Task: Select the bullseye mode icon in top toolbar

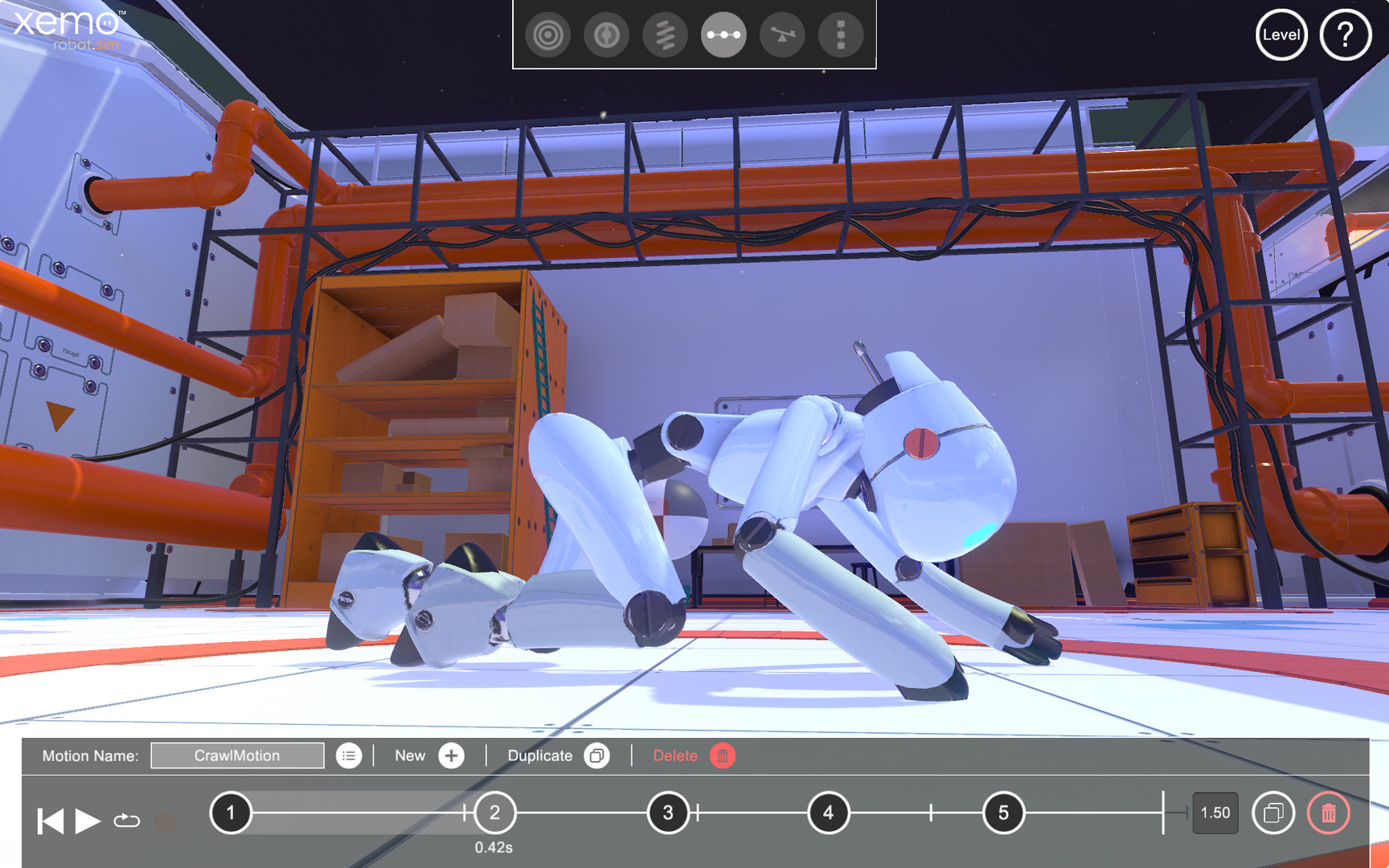Action: [x=548, y=35]
